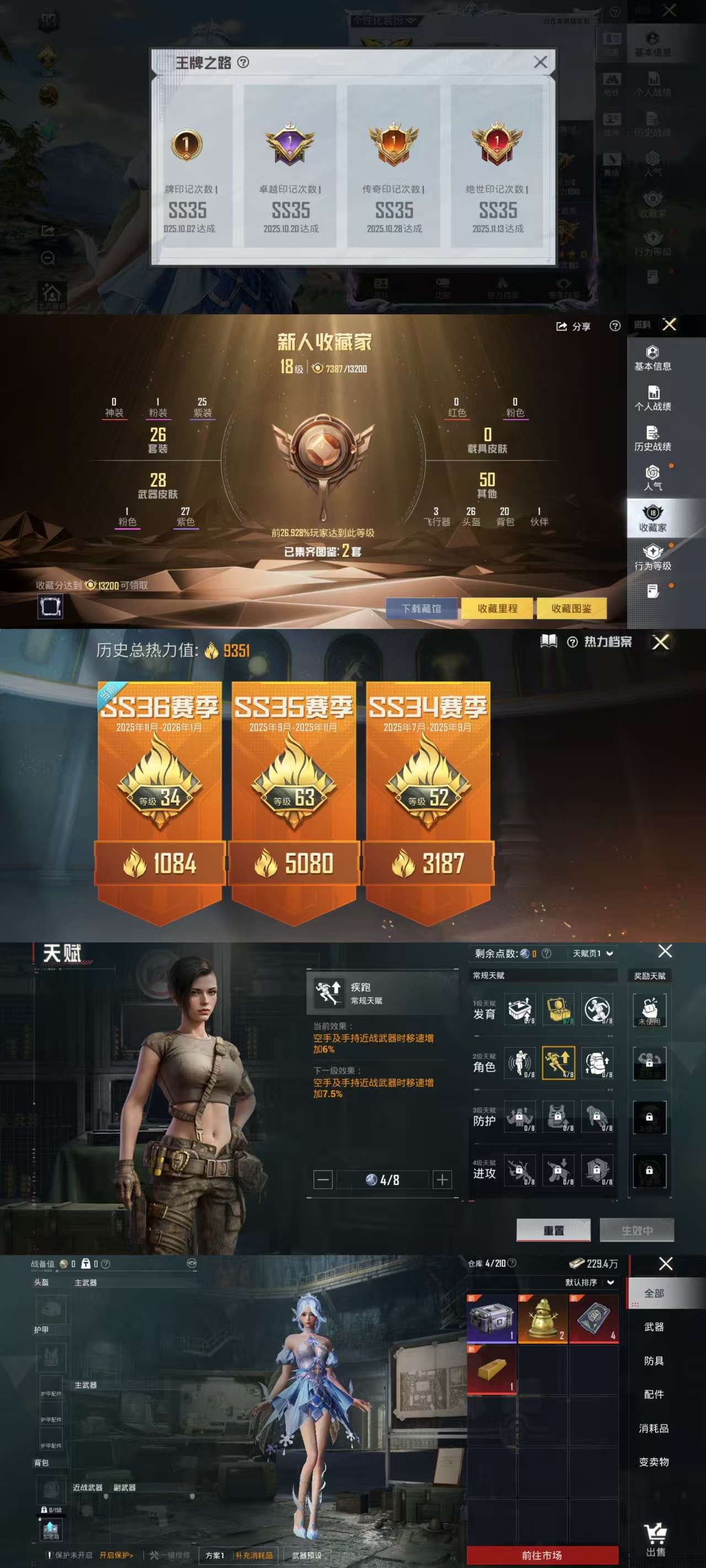Screen dimensions: 706x1568
Task: Open the 收藏里程 milestones
Action: coord(497,608)
